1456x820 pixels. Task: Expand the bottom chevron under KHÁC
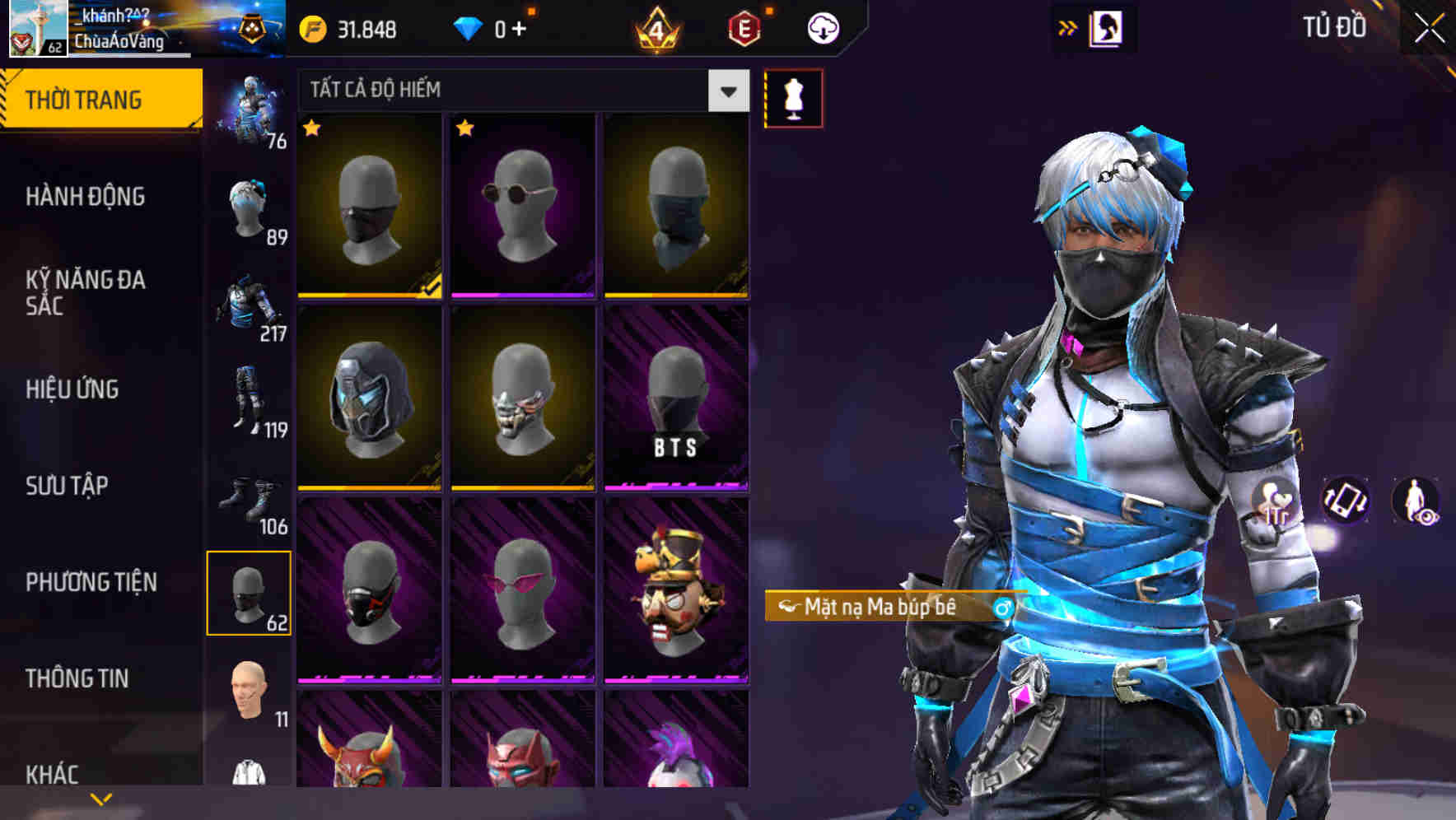pyautogui.click(x=100, y=798)
